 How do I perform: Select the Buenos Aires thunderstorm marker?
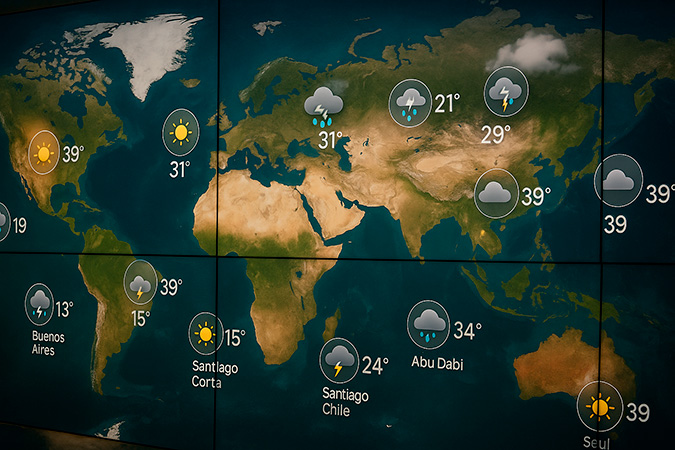(x=40, y=303)
